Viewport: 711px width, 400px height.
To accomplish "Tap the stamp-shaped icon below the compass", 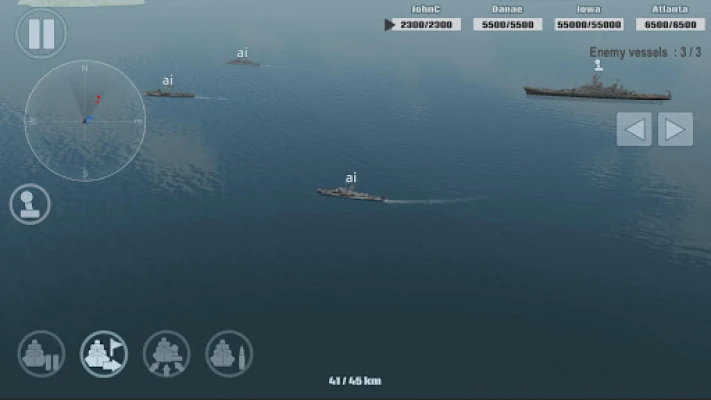I will pos(30,204).
